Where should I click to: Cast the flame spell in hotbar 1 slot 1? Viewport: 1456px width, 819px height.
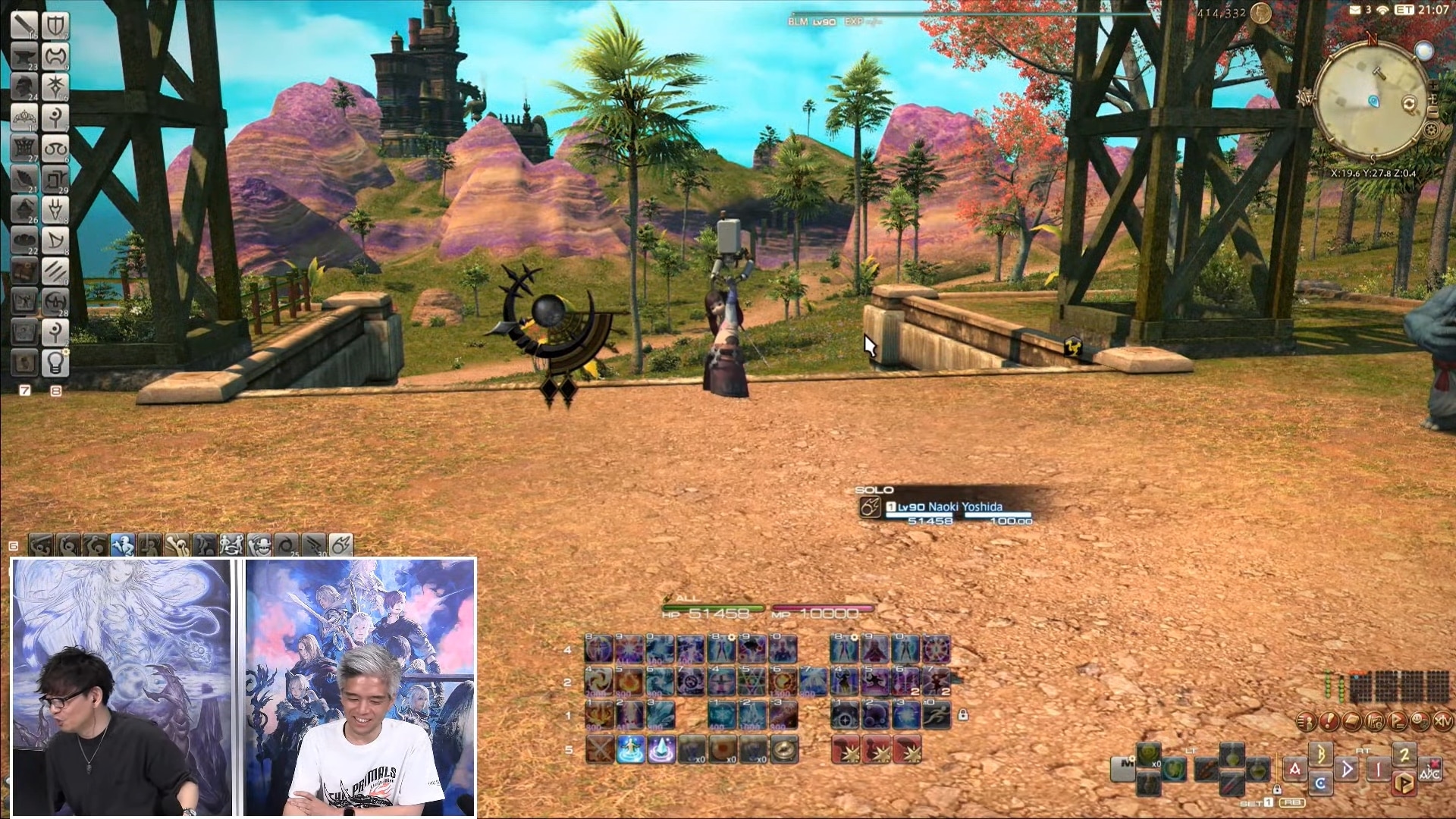[599, 715]
